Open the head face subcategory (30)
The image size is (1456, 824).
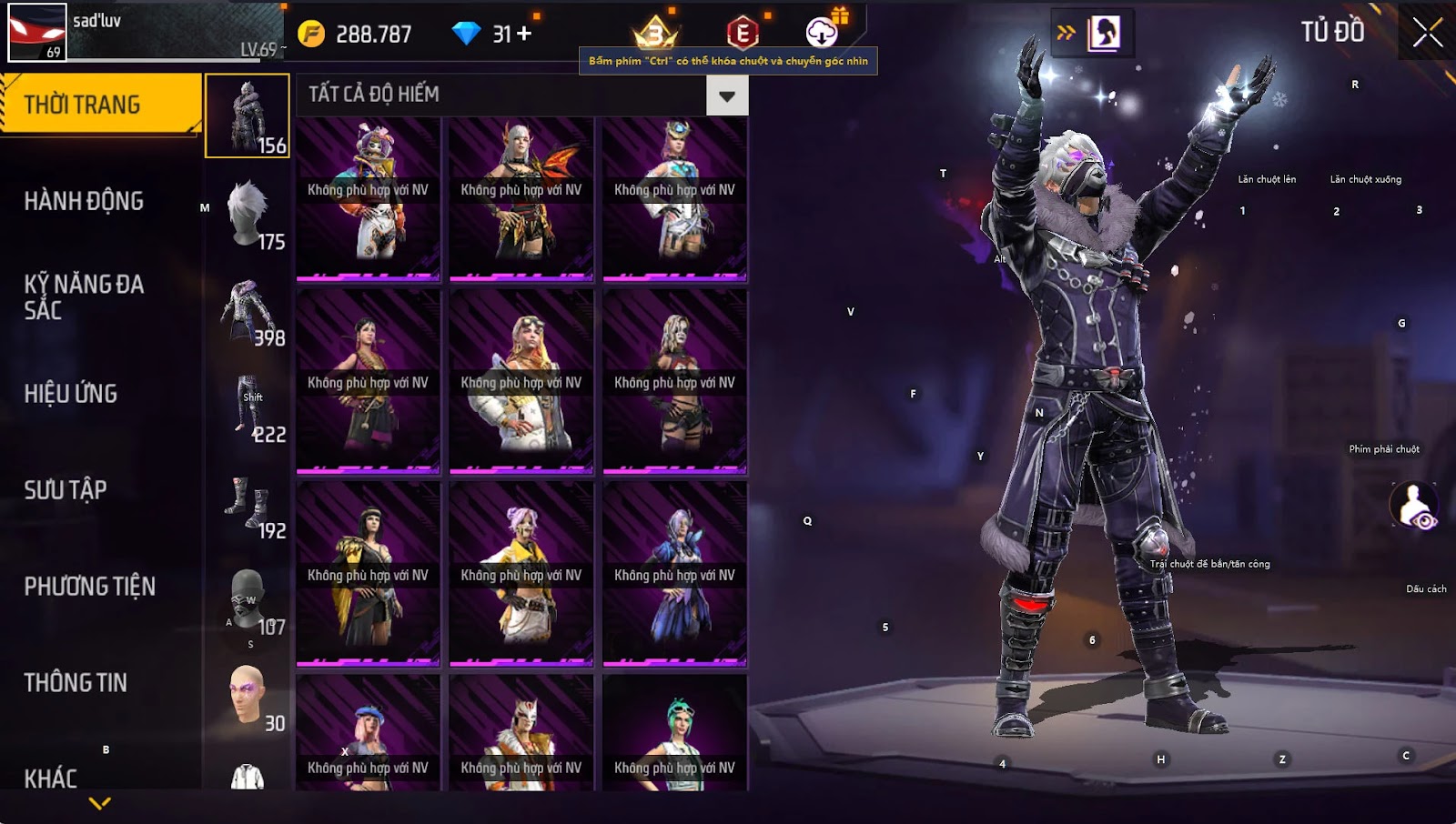click(x=248, y=695)
